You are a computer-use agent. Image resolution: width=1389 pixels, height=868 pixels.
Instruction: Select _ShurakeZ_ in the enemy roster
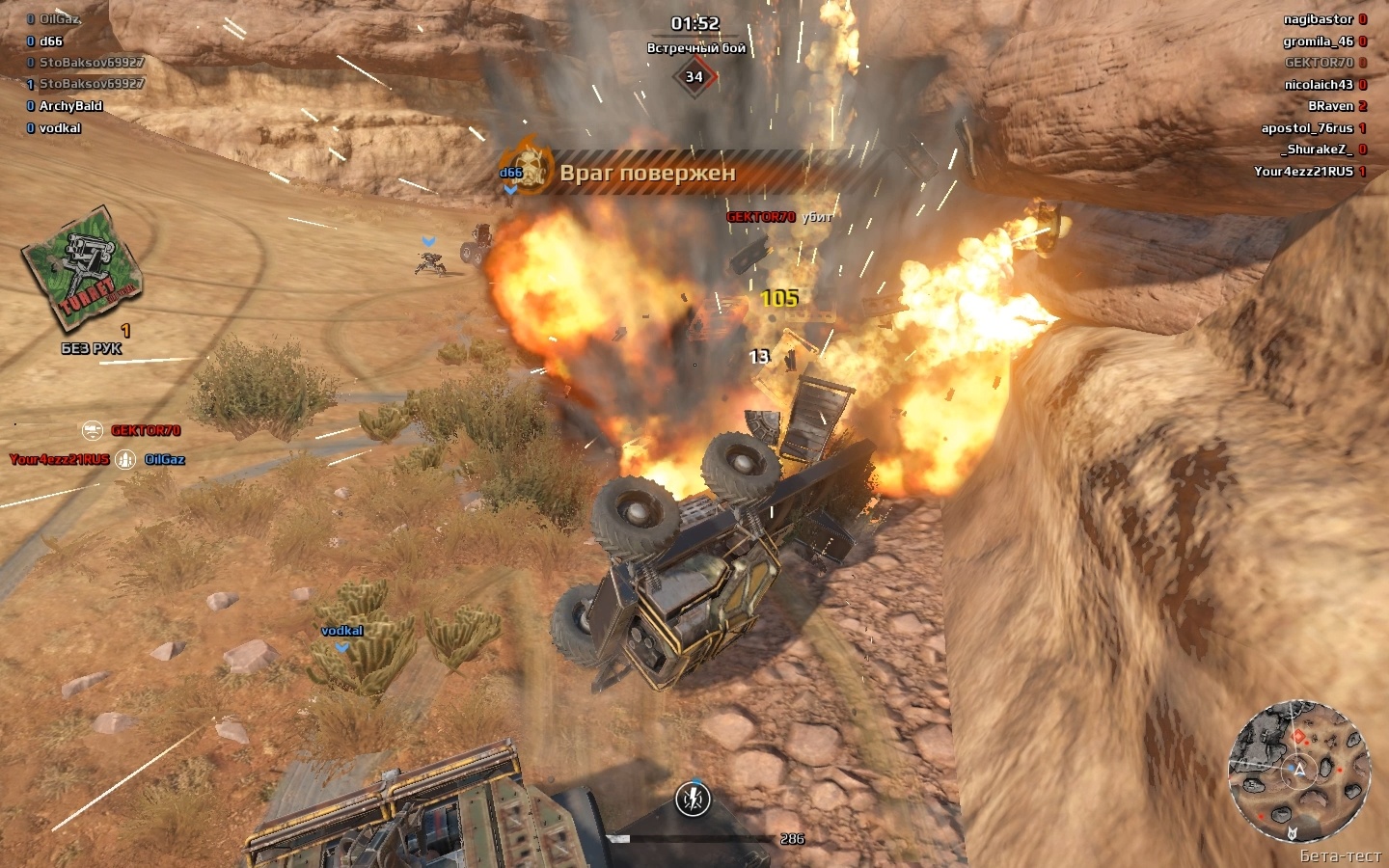(x=1316, y=149)
